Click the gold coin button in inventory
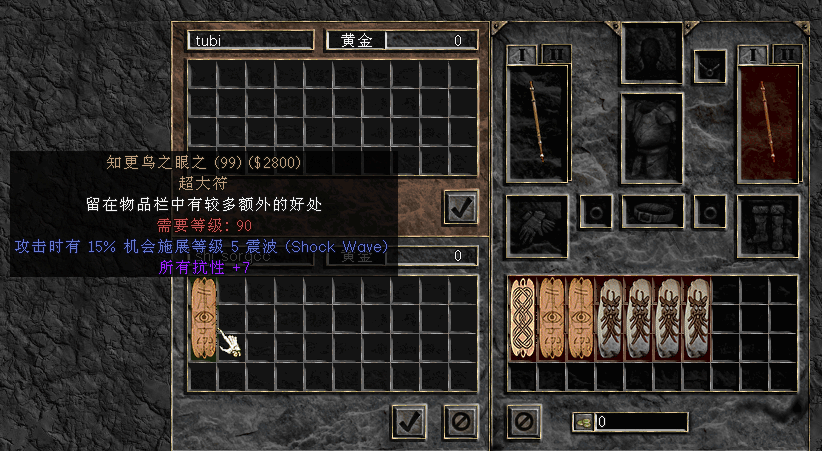 point(583,422)
